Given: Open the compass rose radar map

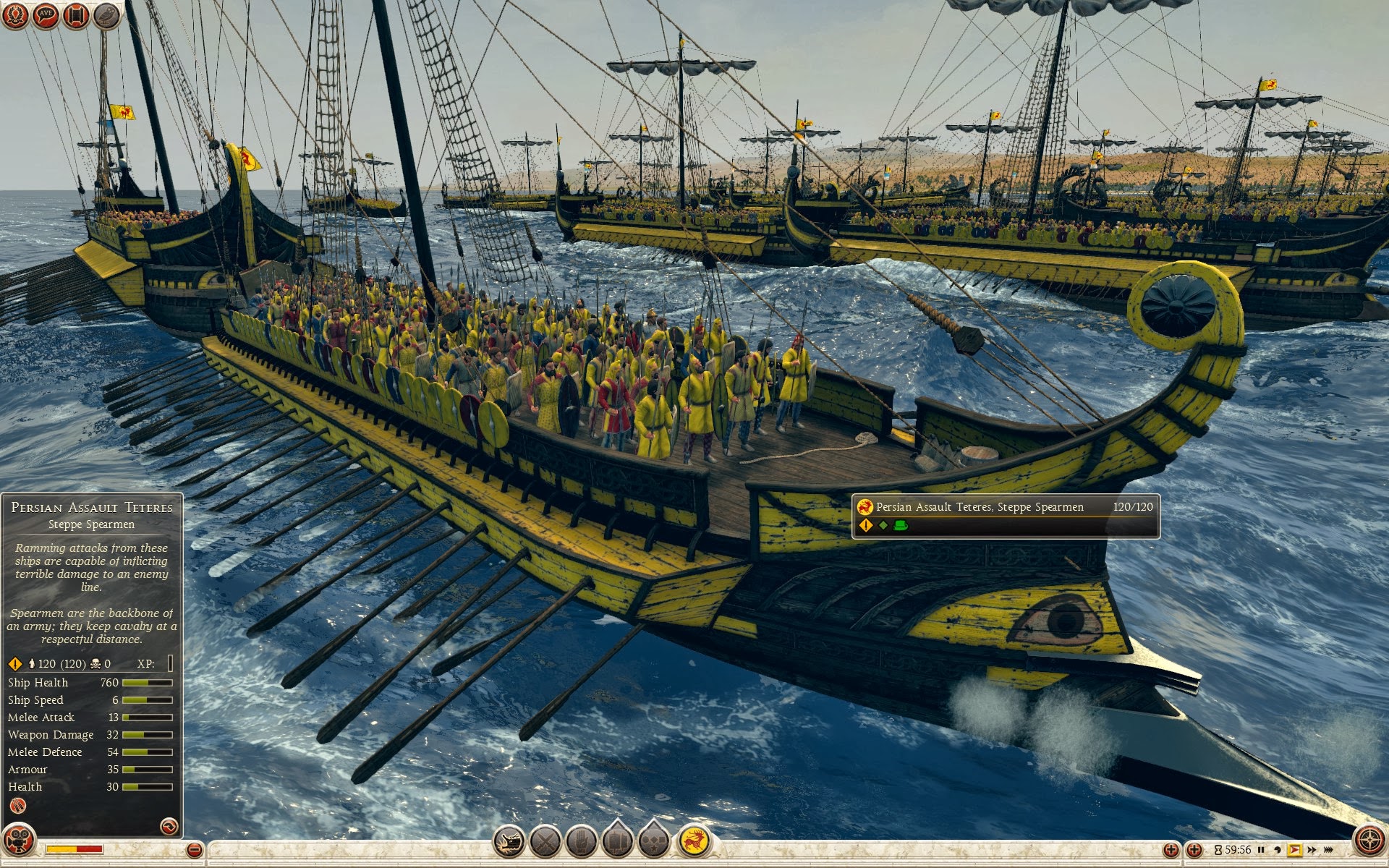Looking at the screenshot, I should click(x=1369, y=841).
